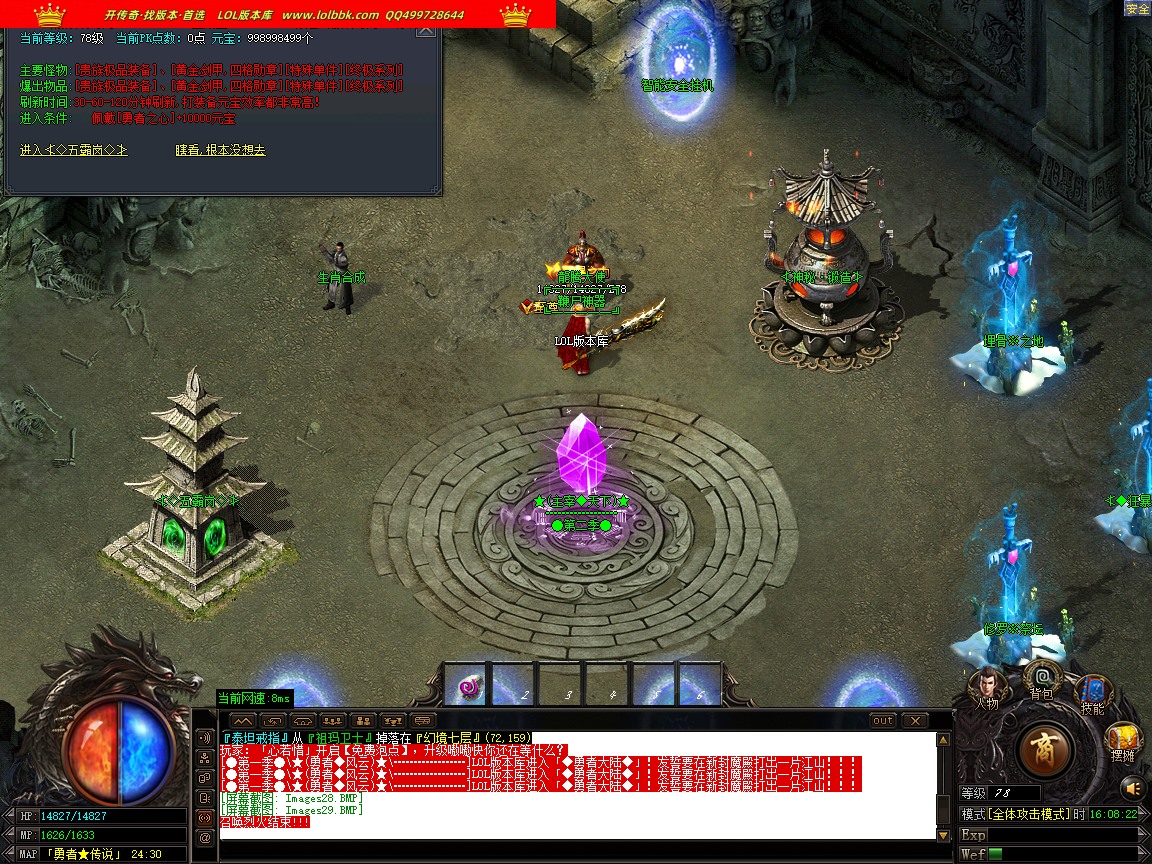Click the first chat toolbar arrow button

click(x=243, y=720)
